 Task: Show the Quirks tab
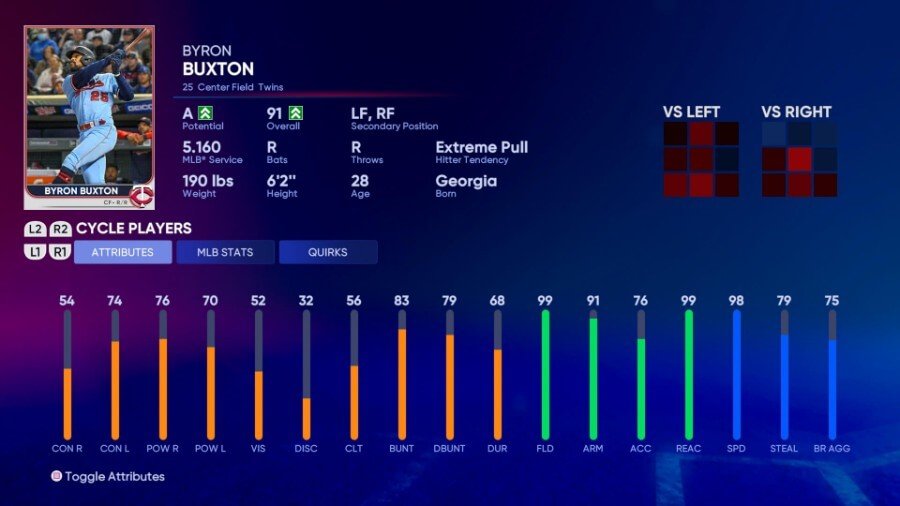328,252
